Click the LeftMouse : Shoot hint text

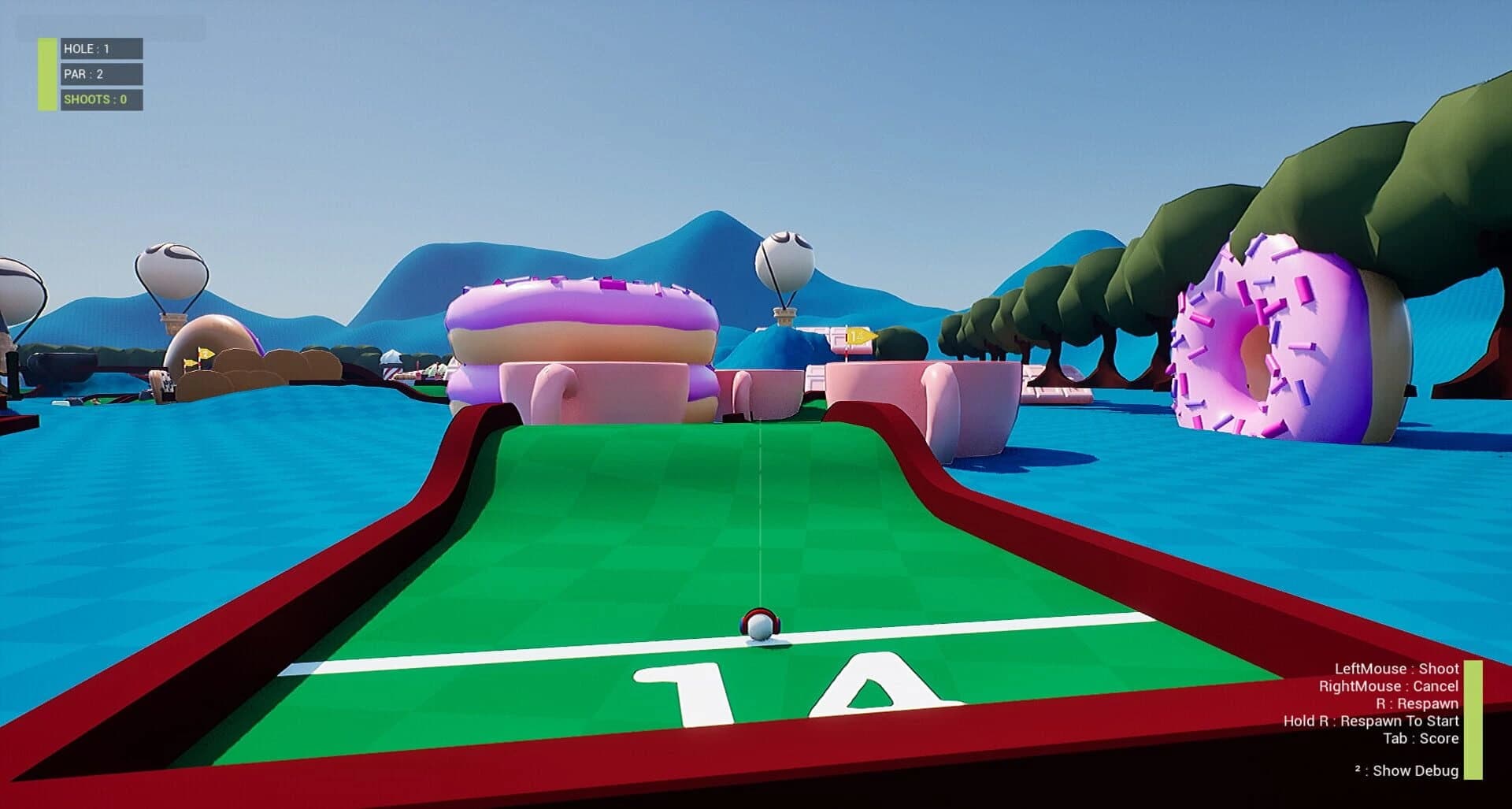(1398, 668)
